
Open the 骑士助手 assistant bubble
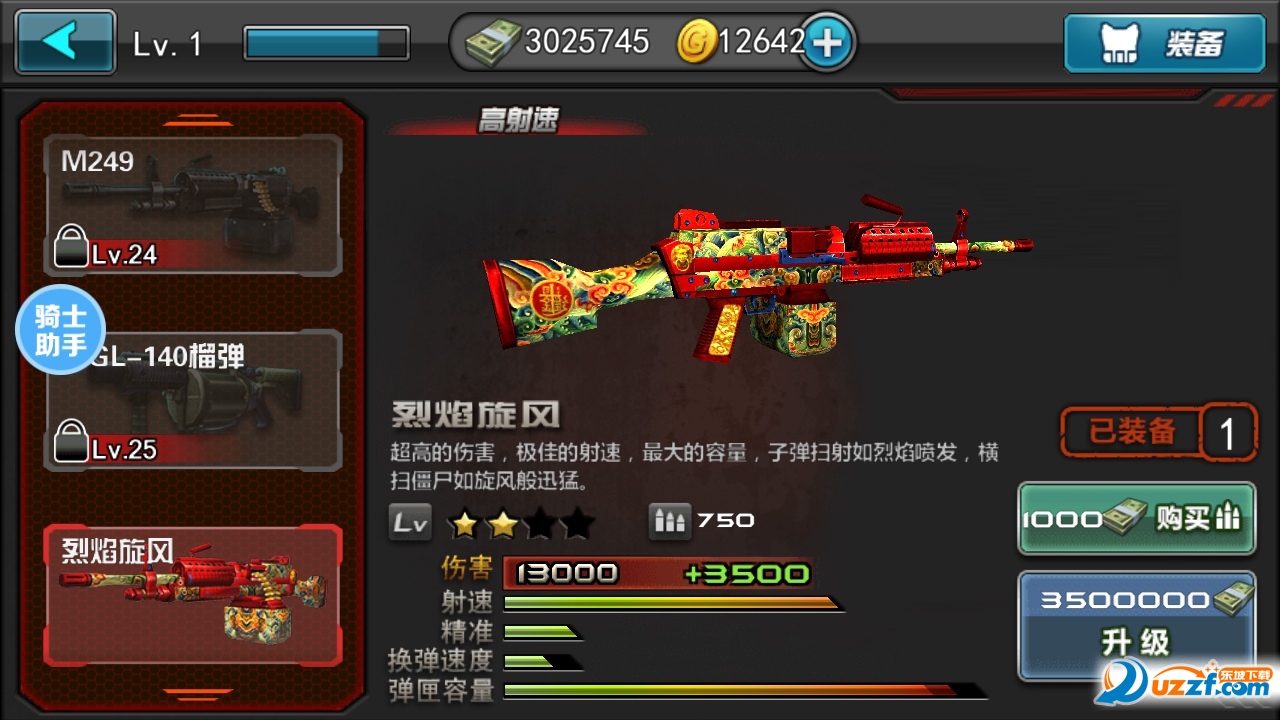pos(60,330)
